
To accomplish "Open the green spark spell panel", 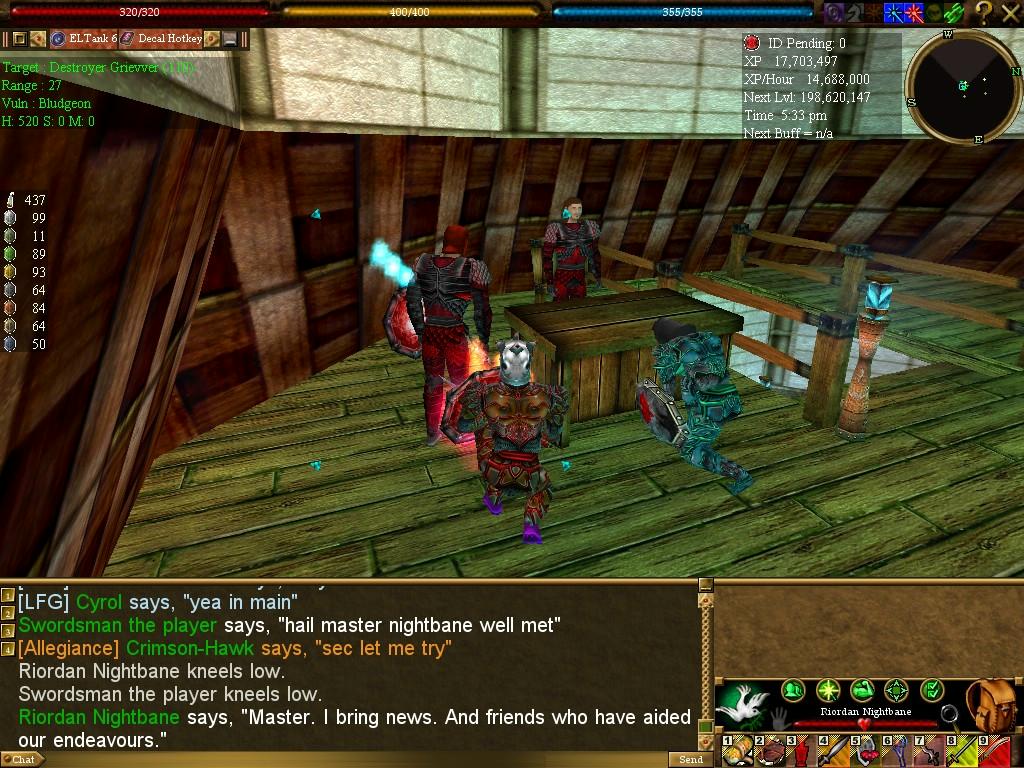I will pos(828,690).
